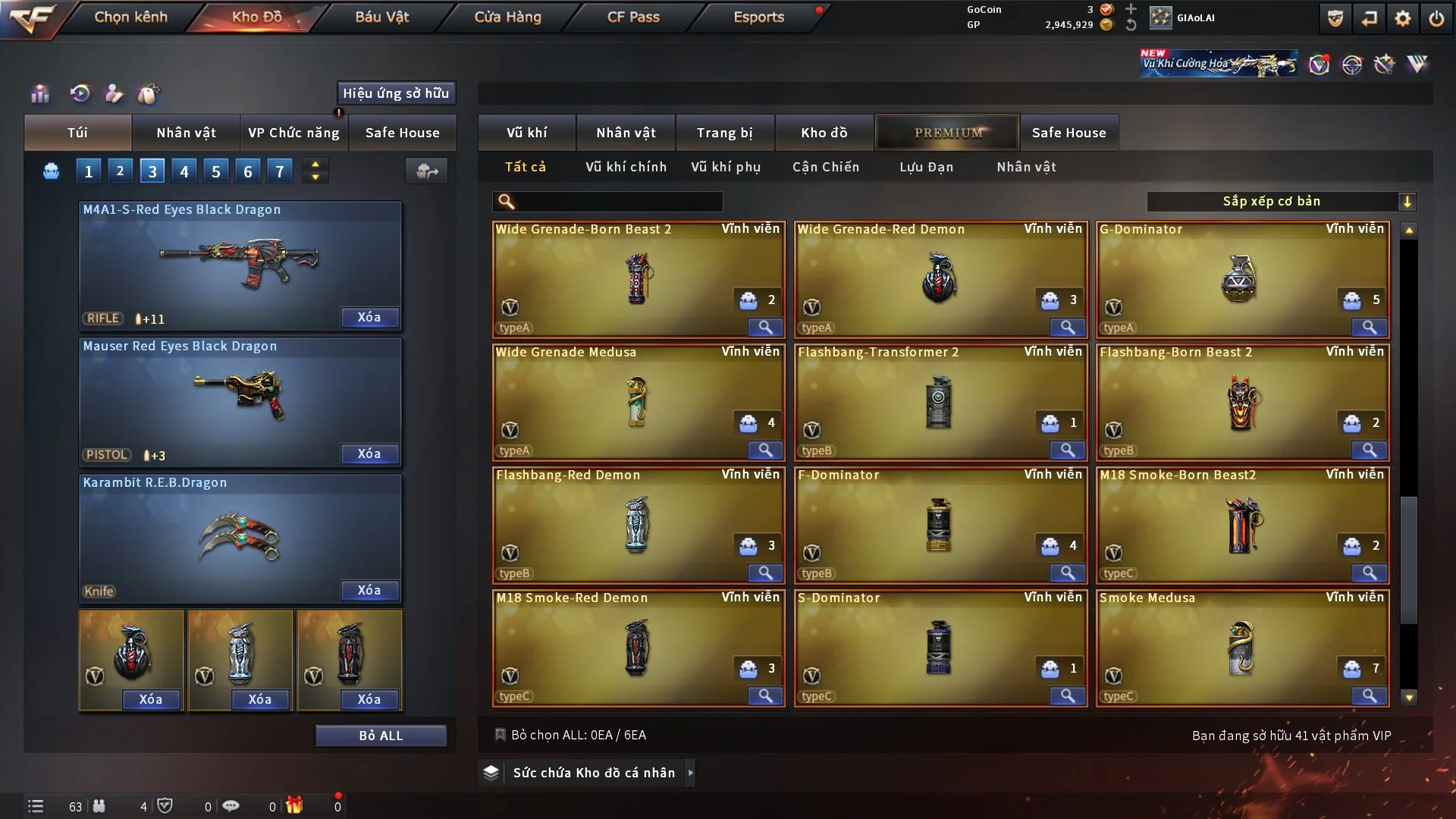Image resolution: width=1456 pixels, height=819 pixels.
Task: Open Hiệu ứng sở hữu panel
Action: point(396,93)
